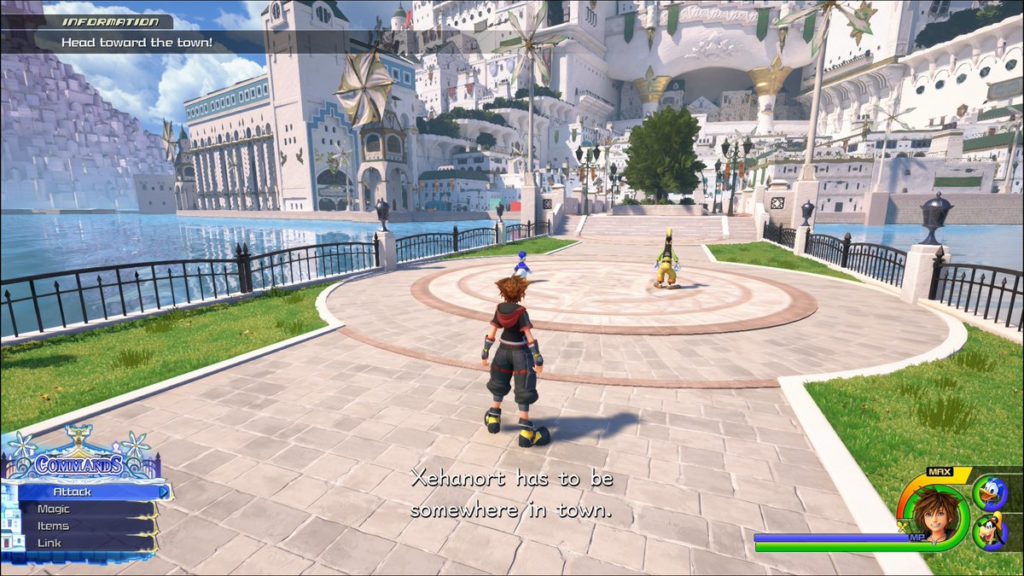Select the Attack command
1024x576 pixels.
85,492
